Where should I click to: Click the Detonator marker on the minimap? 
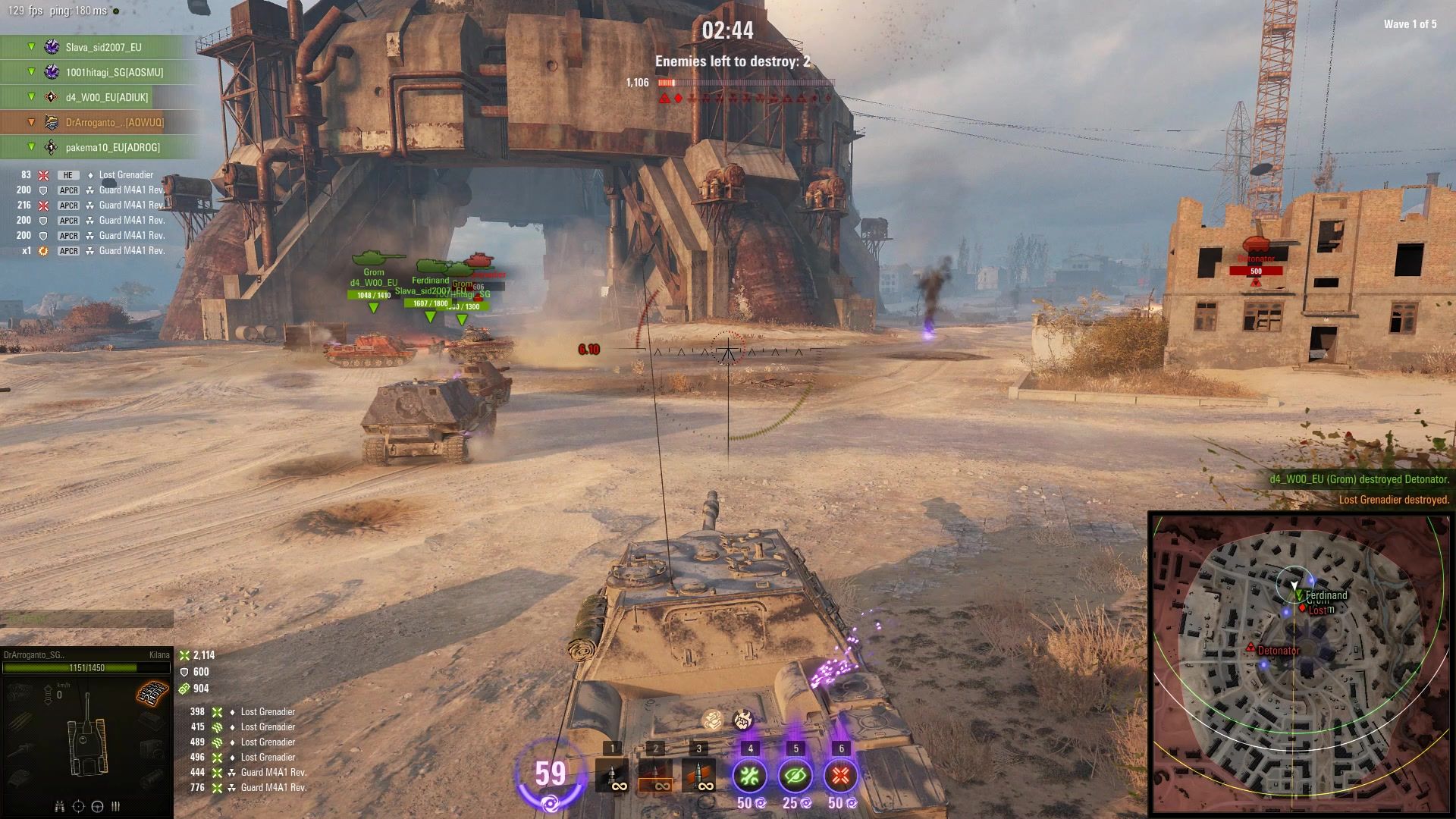click(x=1250, y=647)
